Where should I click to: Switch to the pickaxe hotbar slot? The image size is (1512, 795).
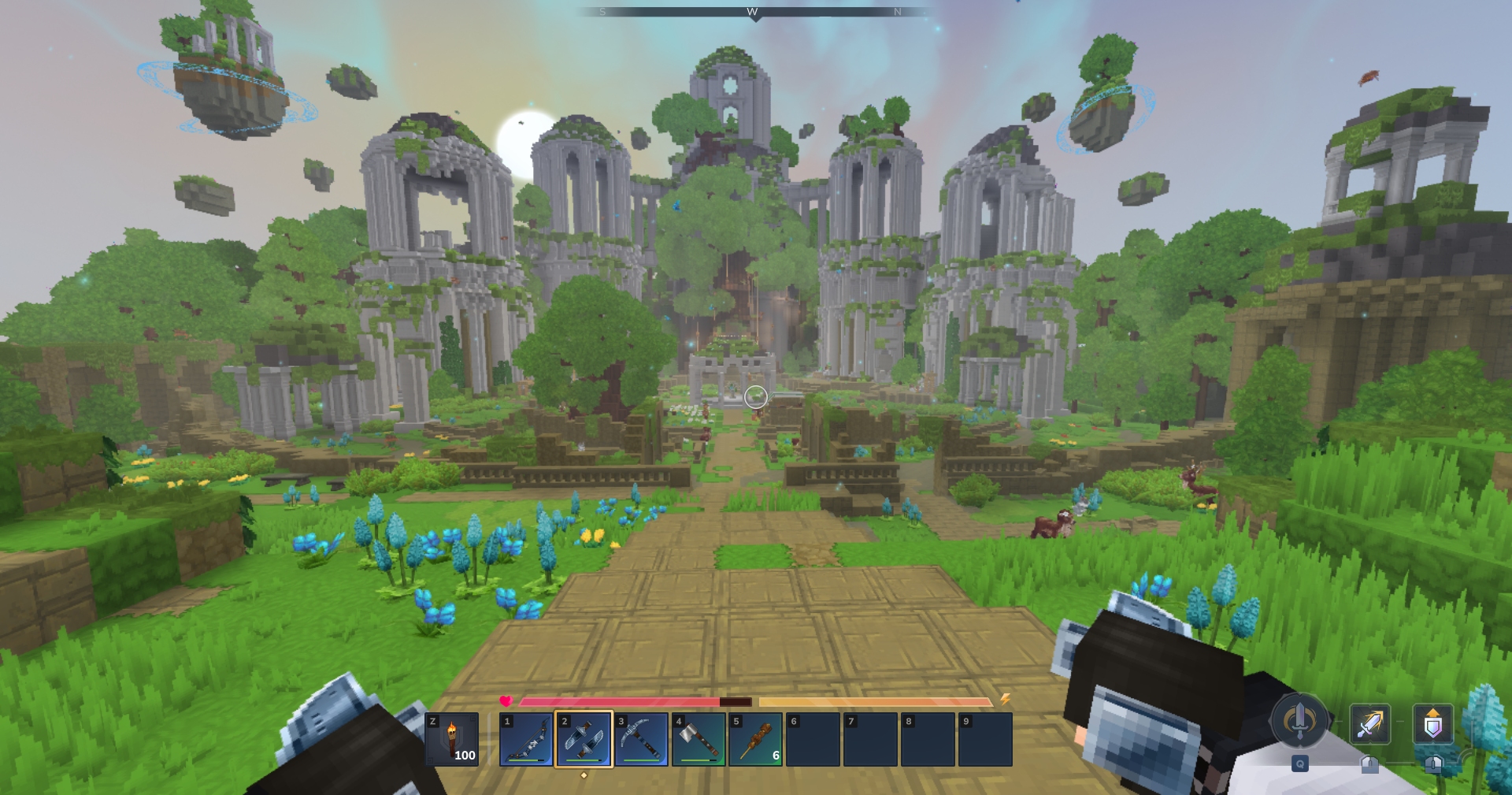point(641,739)
